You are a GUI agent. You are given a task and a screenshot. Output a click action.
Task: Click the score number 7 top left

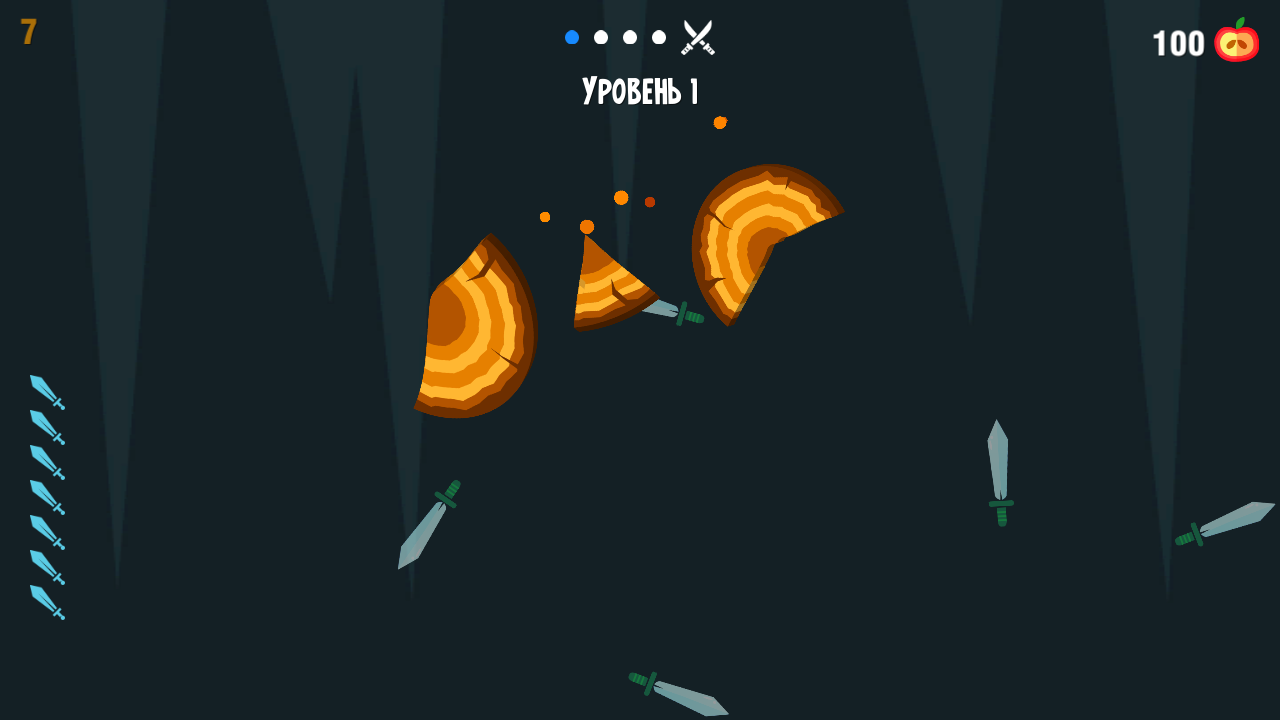(x=28, y=31)
